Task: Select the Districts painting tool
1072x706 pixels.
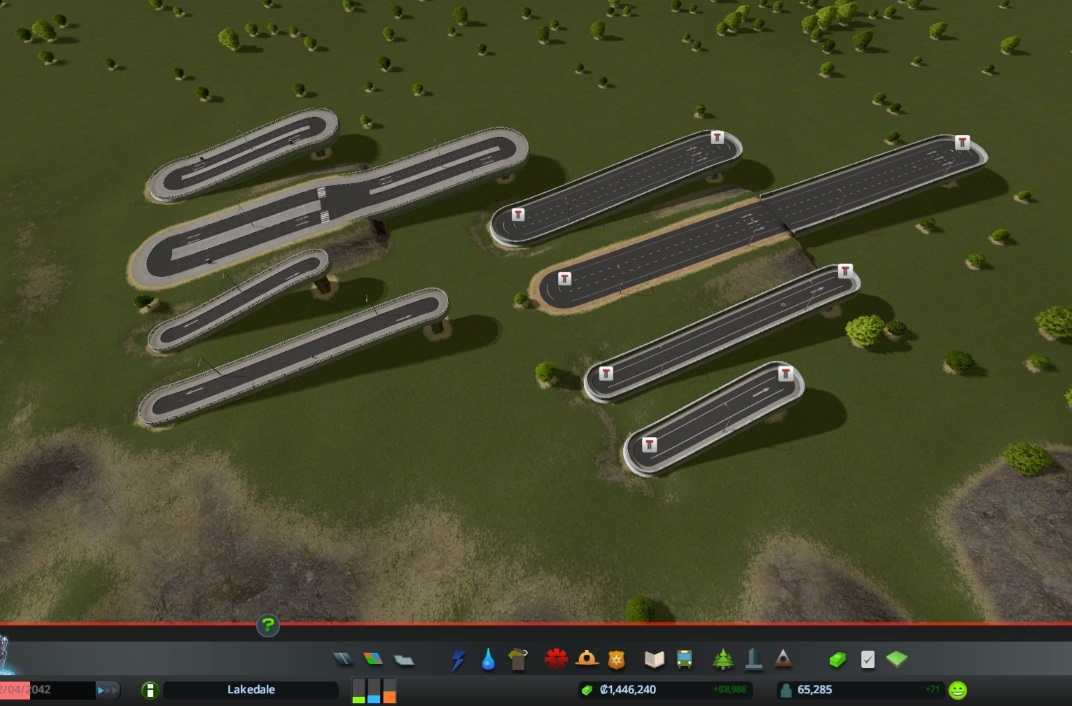Action: (403, 659)
